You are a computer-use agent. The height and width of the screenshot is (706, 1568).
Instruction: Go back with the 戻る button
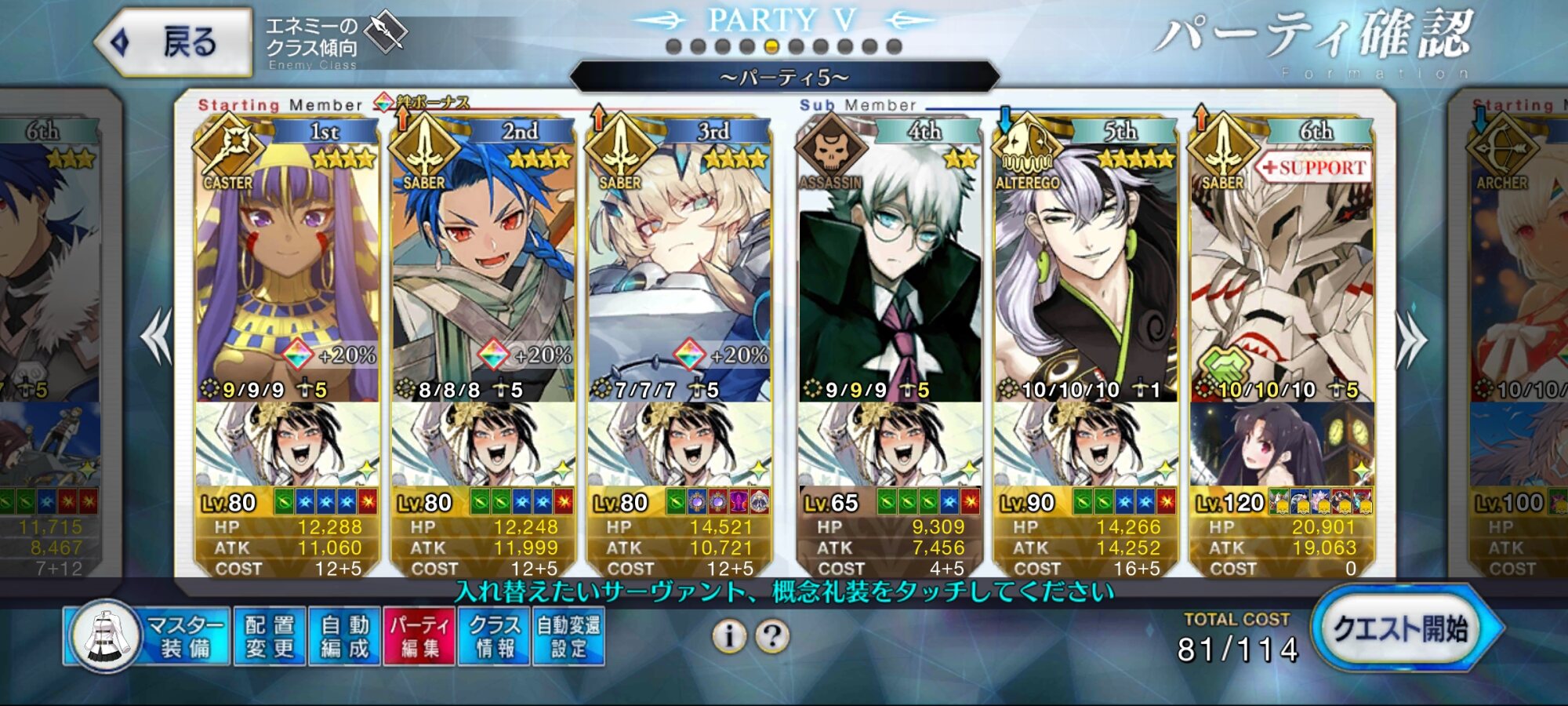(x=174, y=42)
